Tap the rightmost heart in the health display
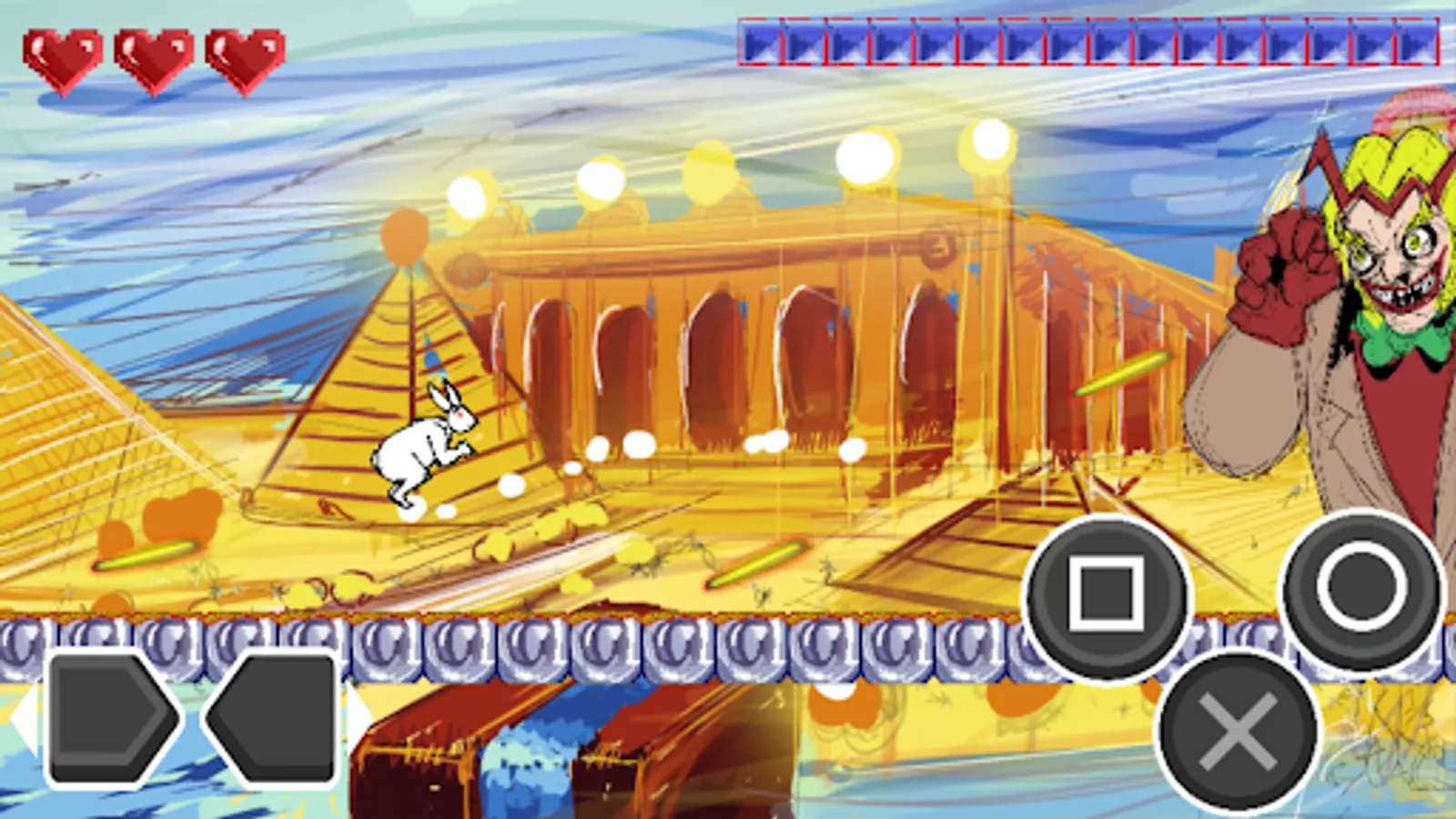The height and width of the screenshot is (819, 1456). (241, 55)
